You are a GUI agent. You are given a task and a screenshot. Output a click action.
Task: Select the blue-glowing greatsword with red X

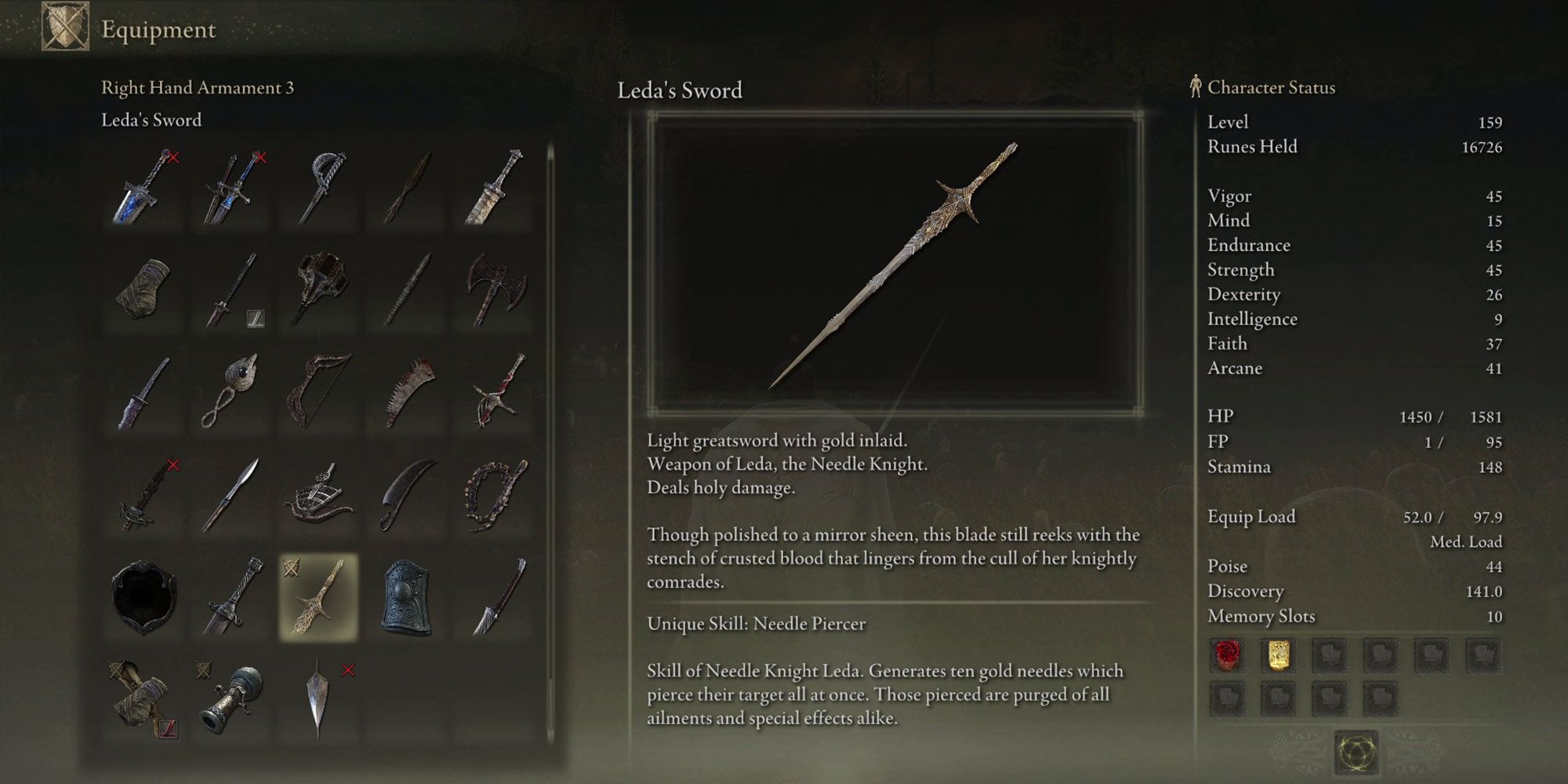point(145,188)
